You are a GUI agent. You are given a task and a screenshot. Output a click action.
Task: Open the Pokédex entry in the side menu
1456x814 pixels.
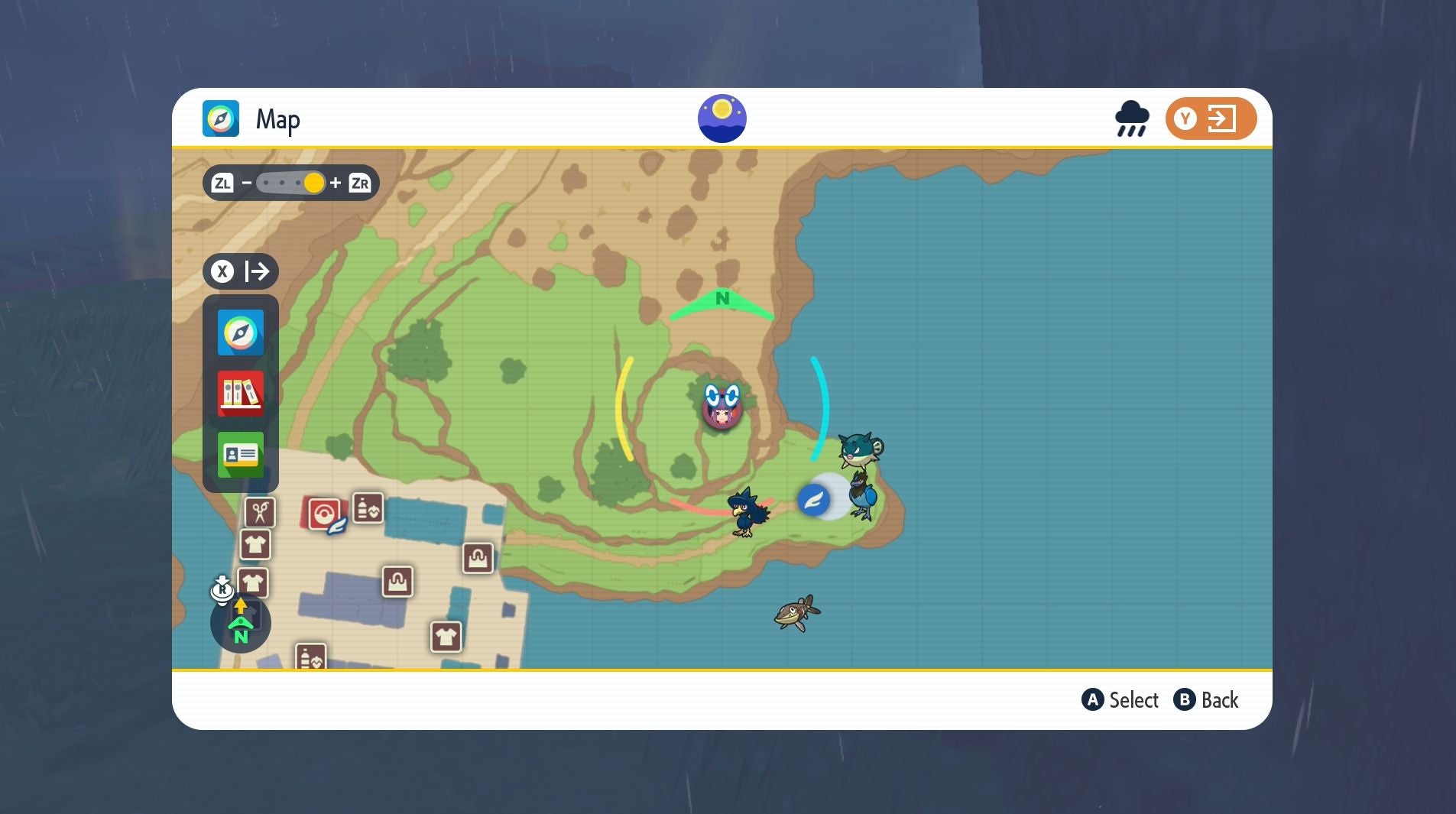coord(240,394)
